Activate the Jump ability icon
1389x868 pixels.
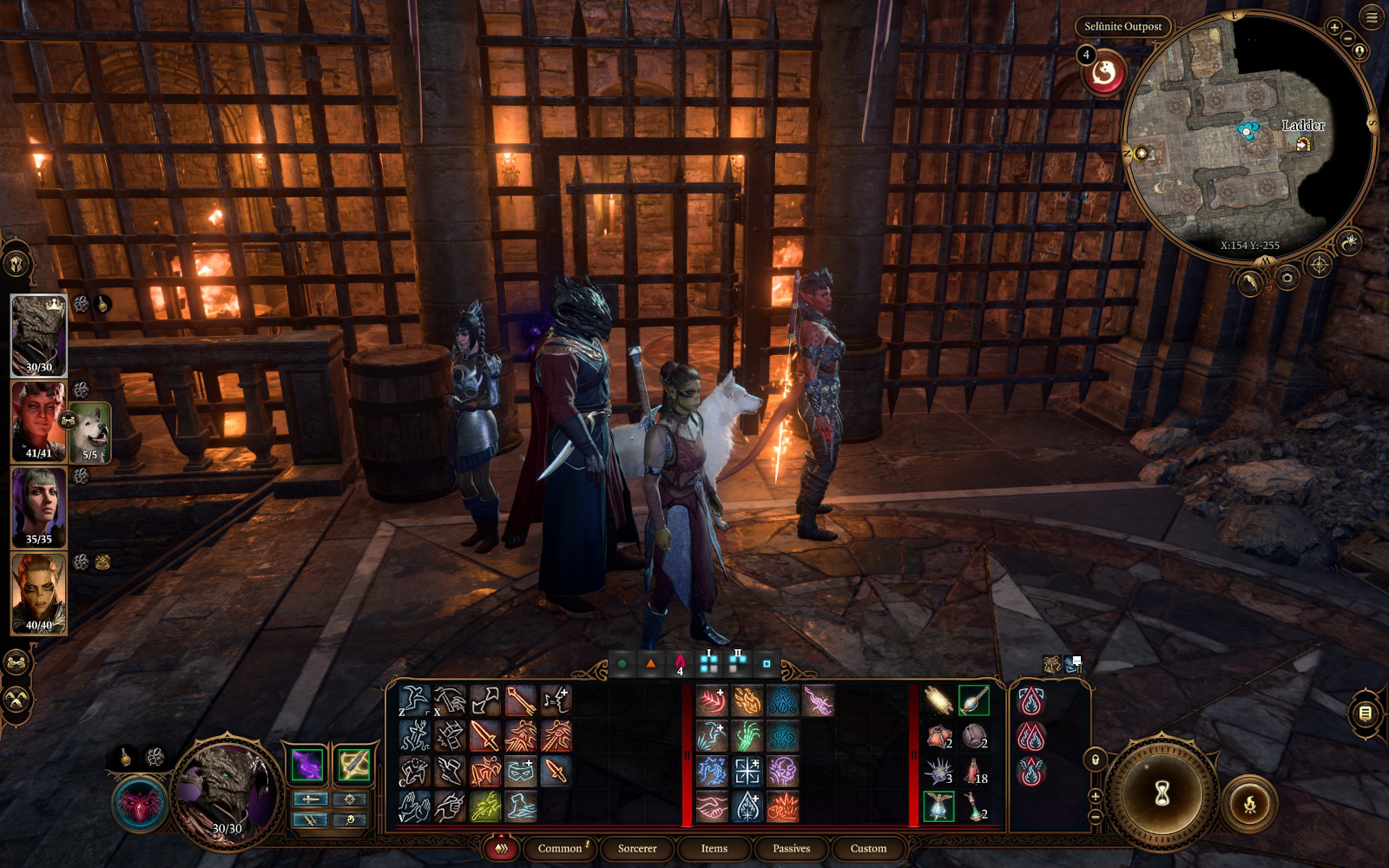click(x=413, y=700)
